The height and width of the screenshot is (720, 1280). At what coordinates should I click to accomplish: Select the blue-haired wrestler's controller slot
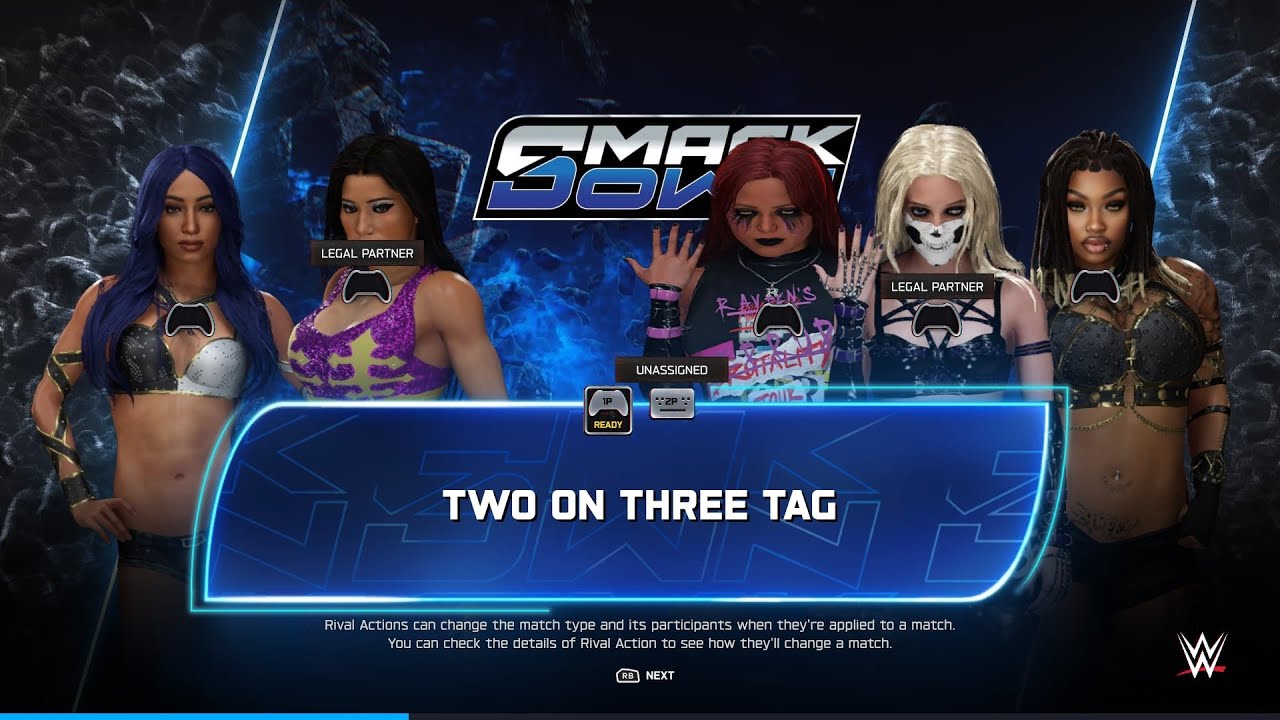[x=187, y=319]
